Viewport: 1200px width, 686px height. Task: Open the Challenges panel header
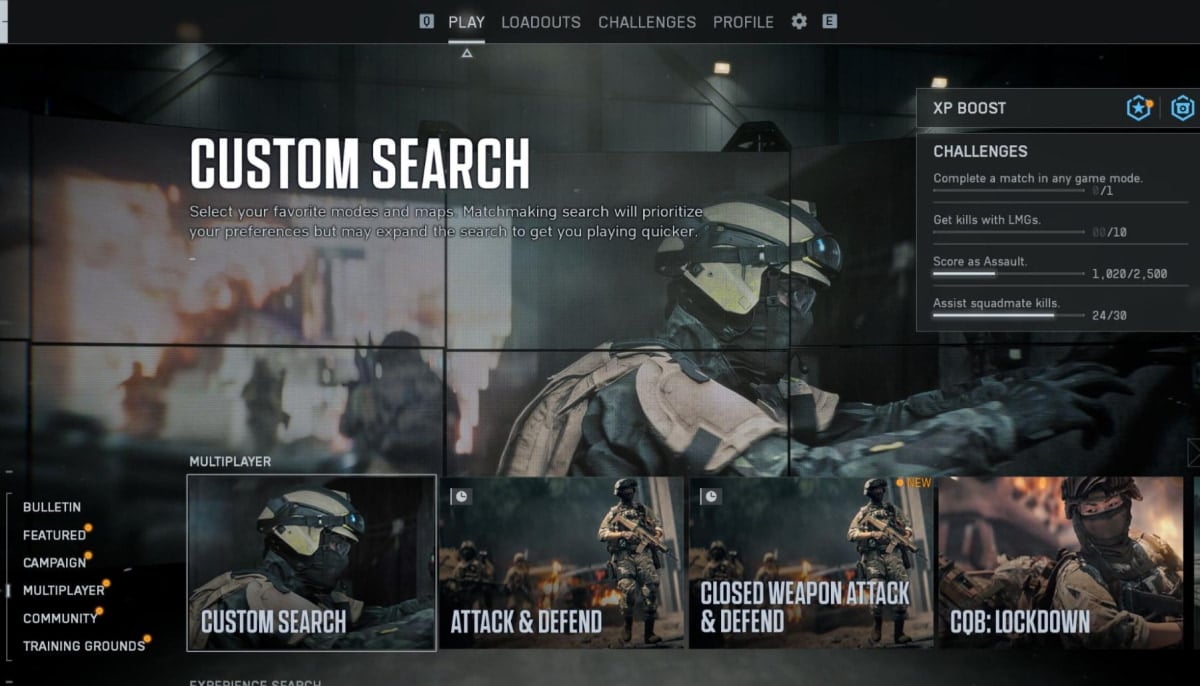[x=980, y=152]
